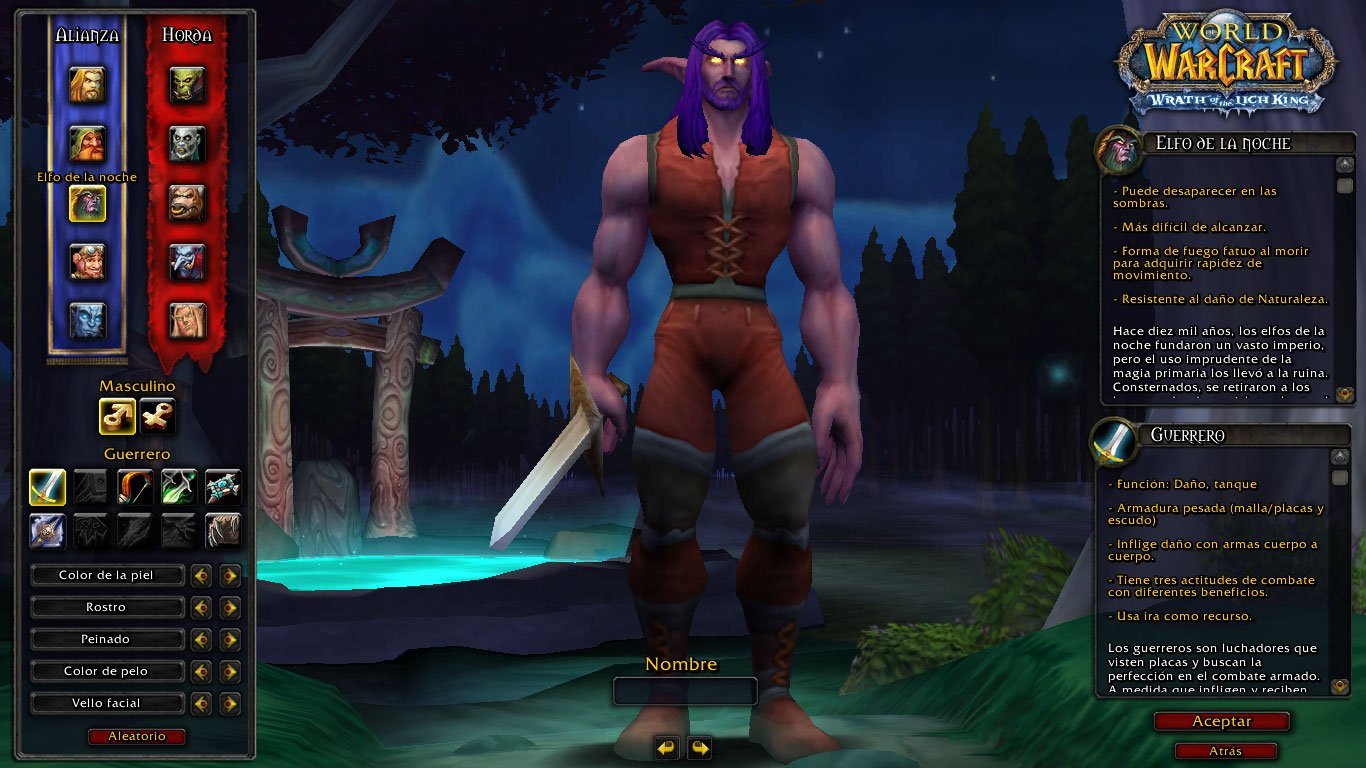Show next Color de la piel option
The width and height of the screenshot is (1366, 768).
point(231,575)
